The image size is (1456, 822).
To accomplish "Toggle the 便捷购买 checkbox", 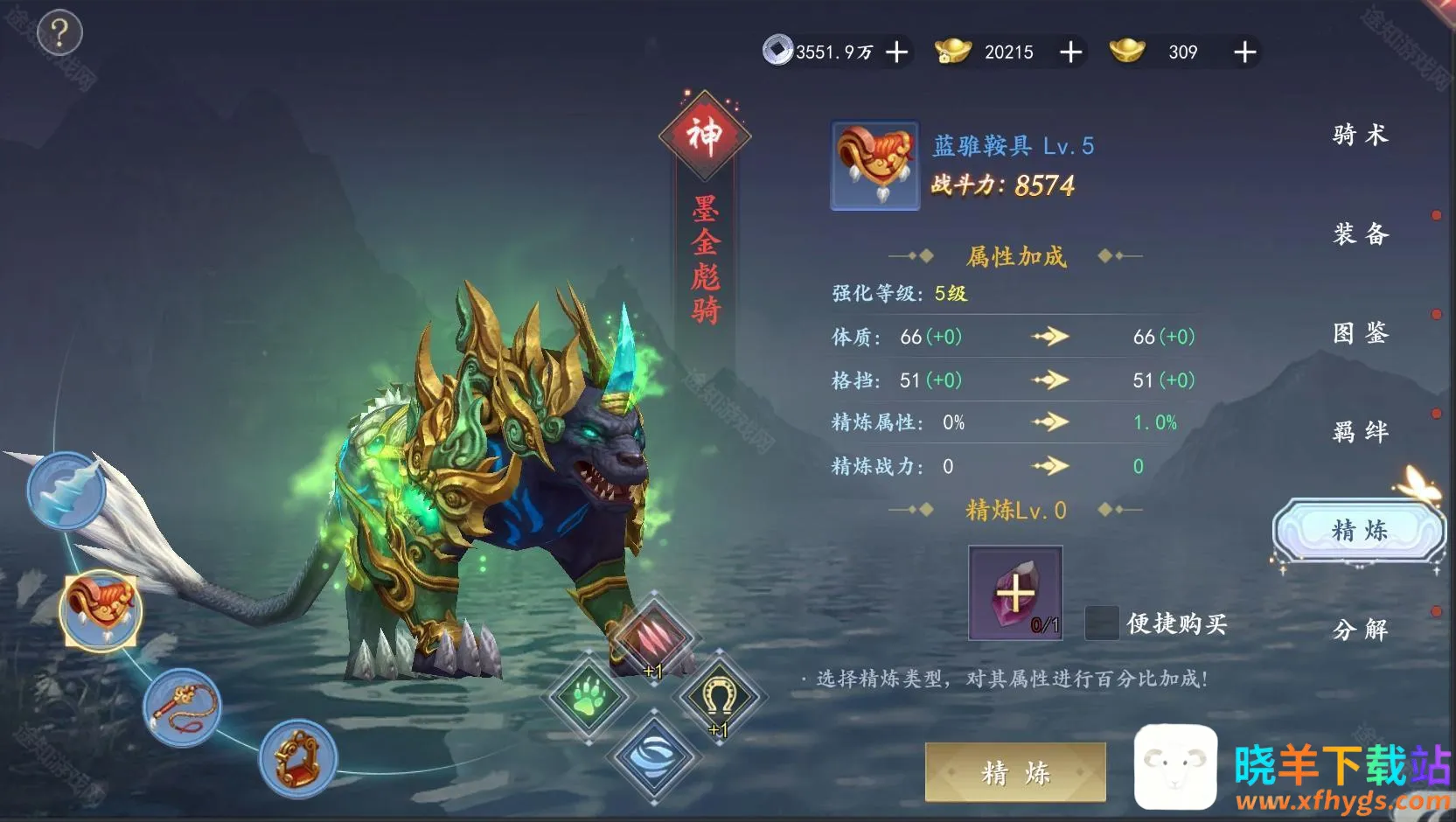I will [1101, 623].
